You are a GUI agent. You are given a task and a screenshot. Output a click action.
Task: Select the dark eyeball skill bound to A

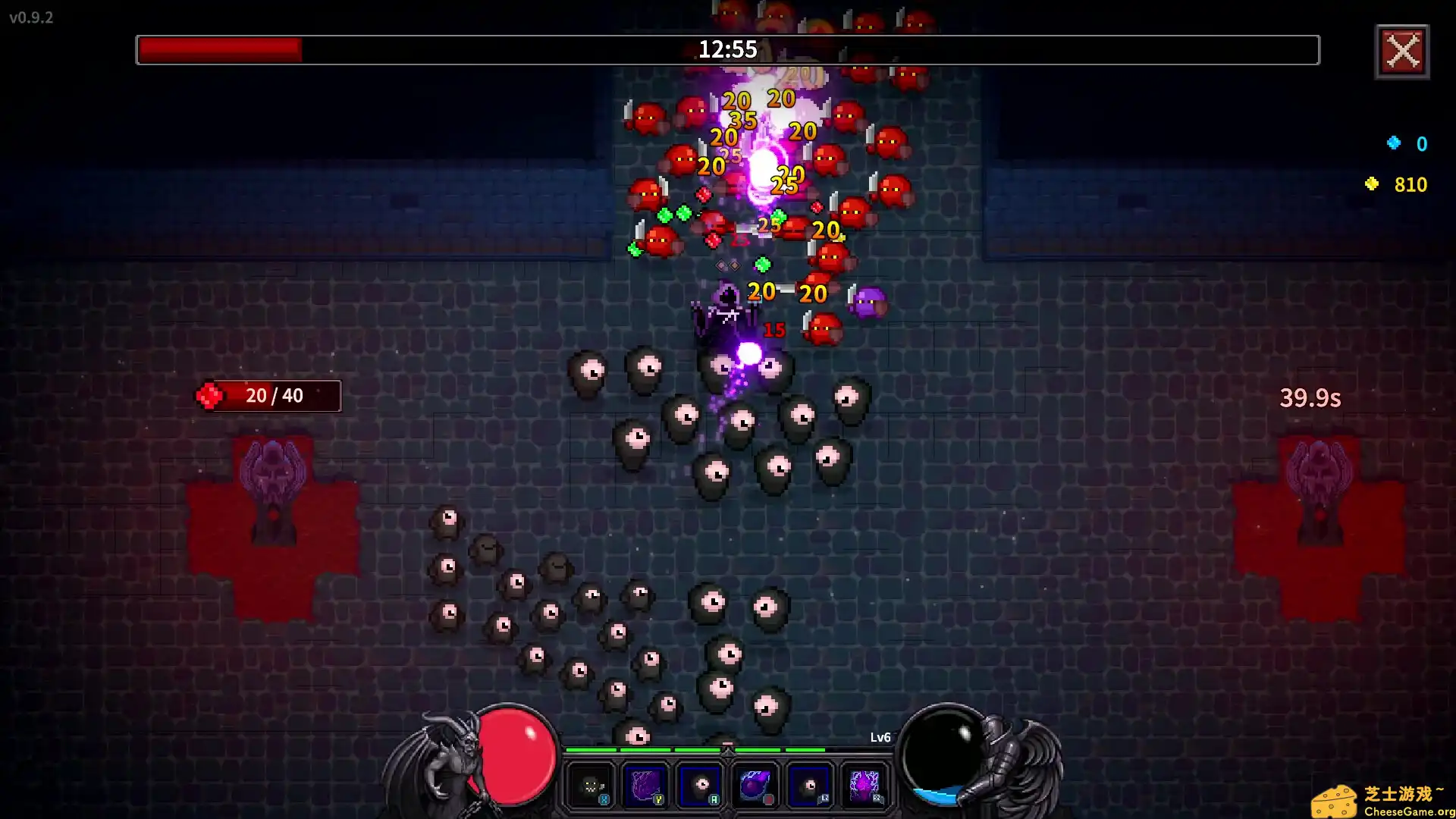(x=701, y=785)
